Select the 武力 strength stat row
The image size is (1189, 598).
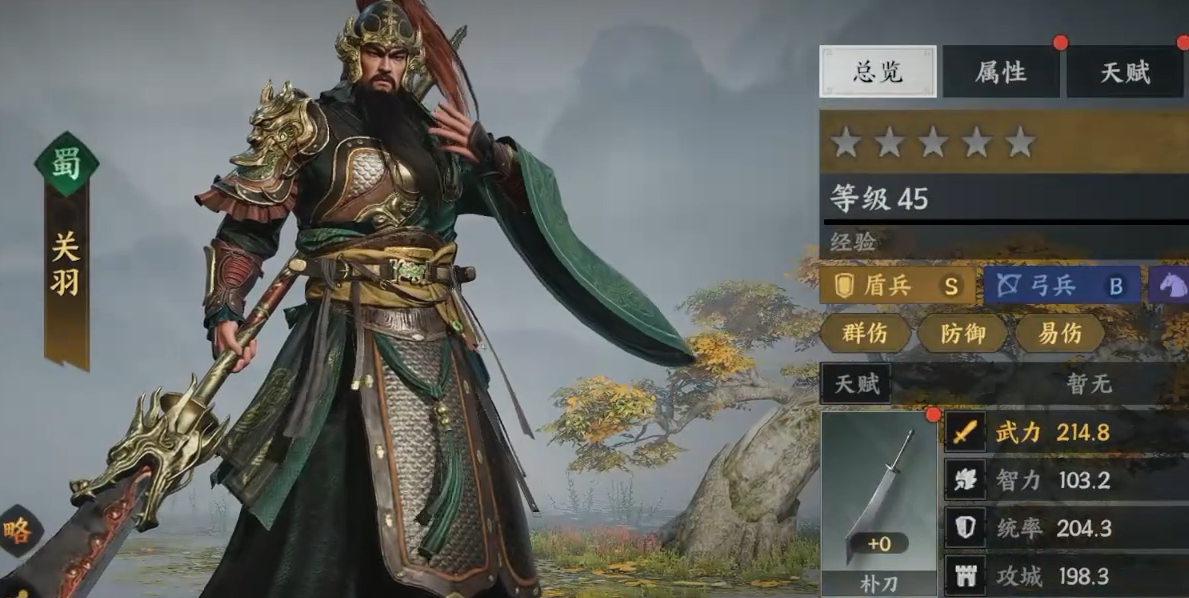pyautogui.click(x=1062, y=432)
